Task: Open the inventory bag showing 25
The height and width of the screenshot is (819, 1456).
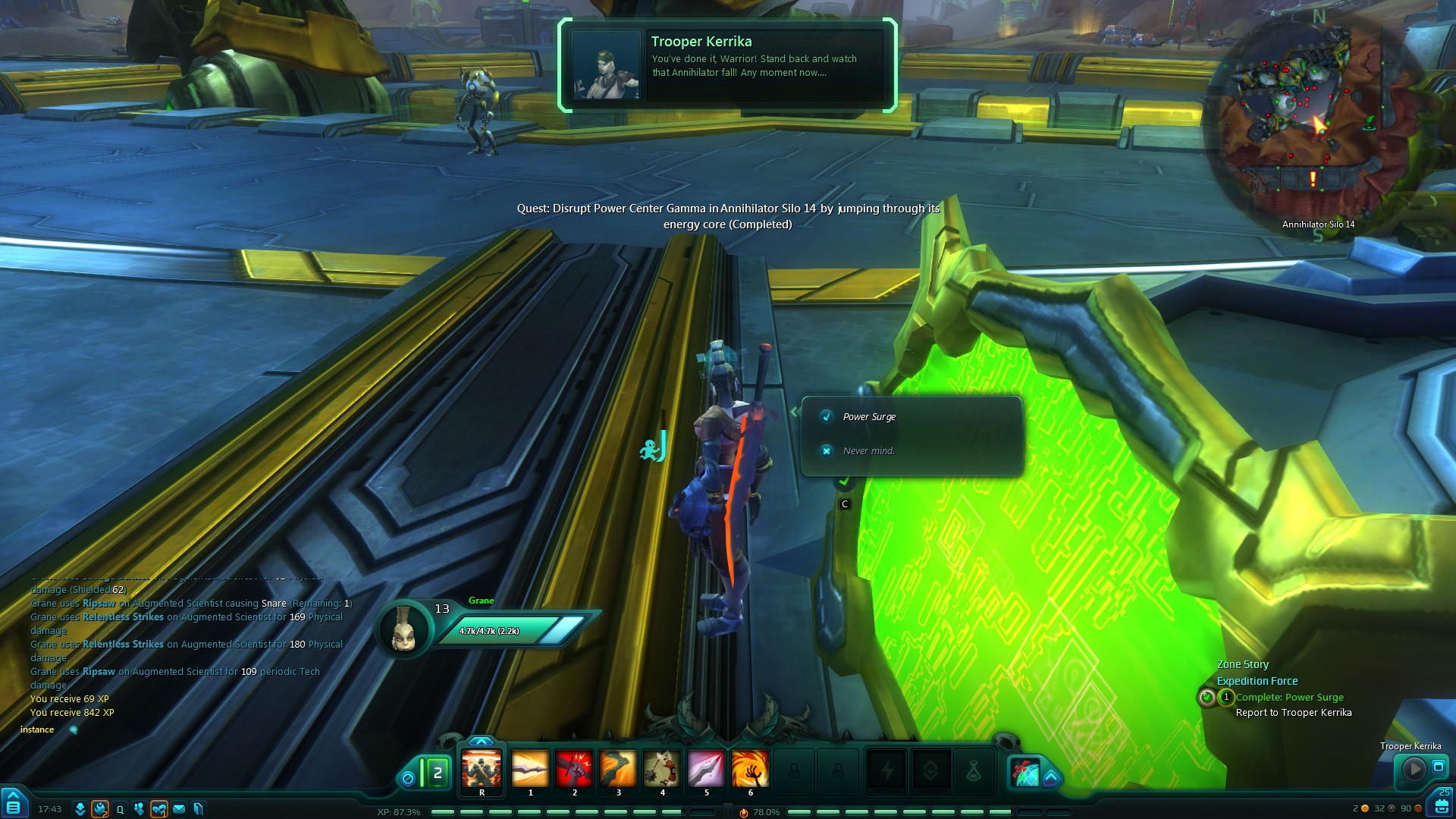Action: [1441, 805]
